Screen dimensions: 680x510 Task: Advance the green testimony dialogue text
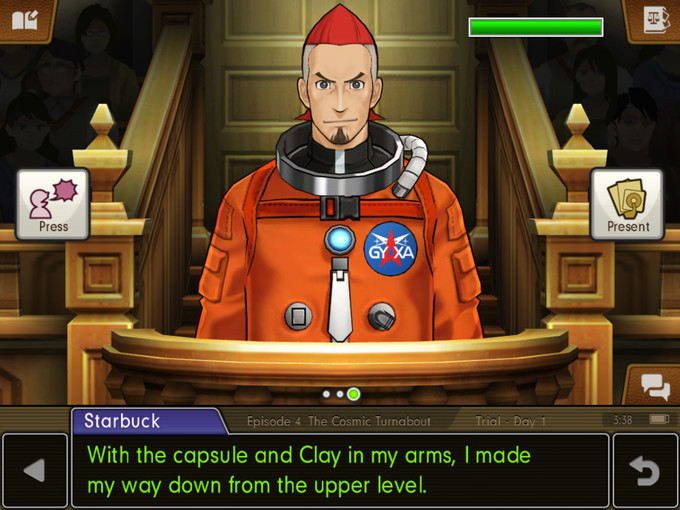(340, 470)
